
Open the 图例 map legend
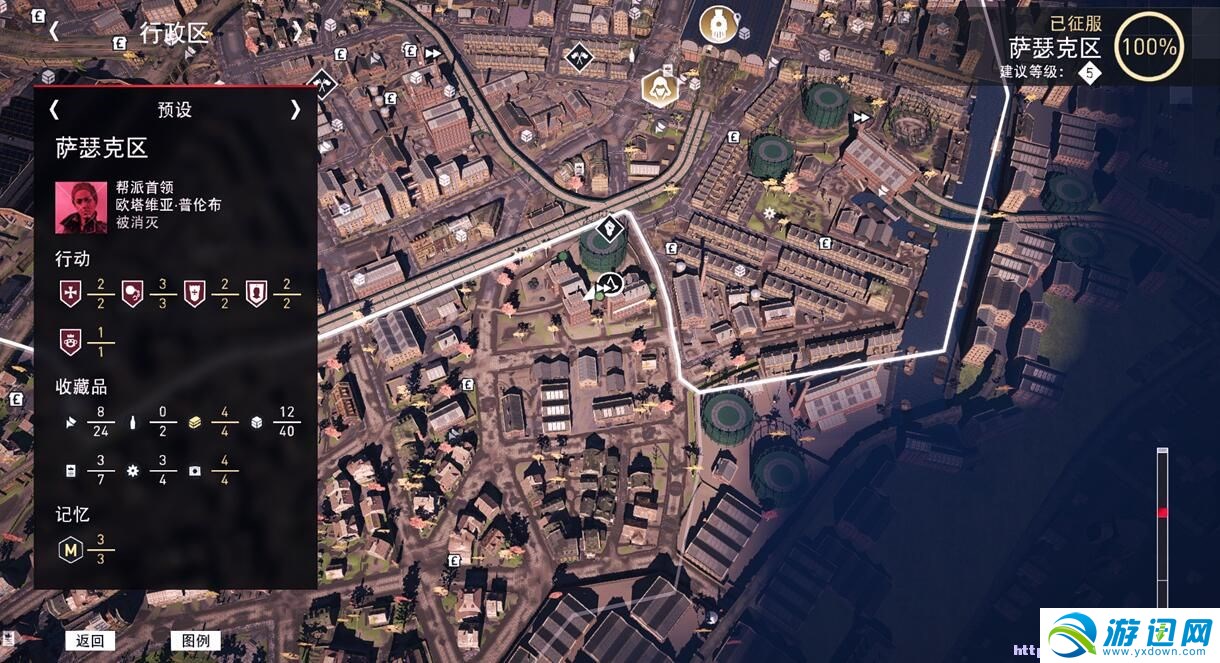(x=195, y=641)
